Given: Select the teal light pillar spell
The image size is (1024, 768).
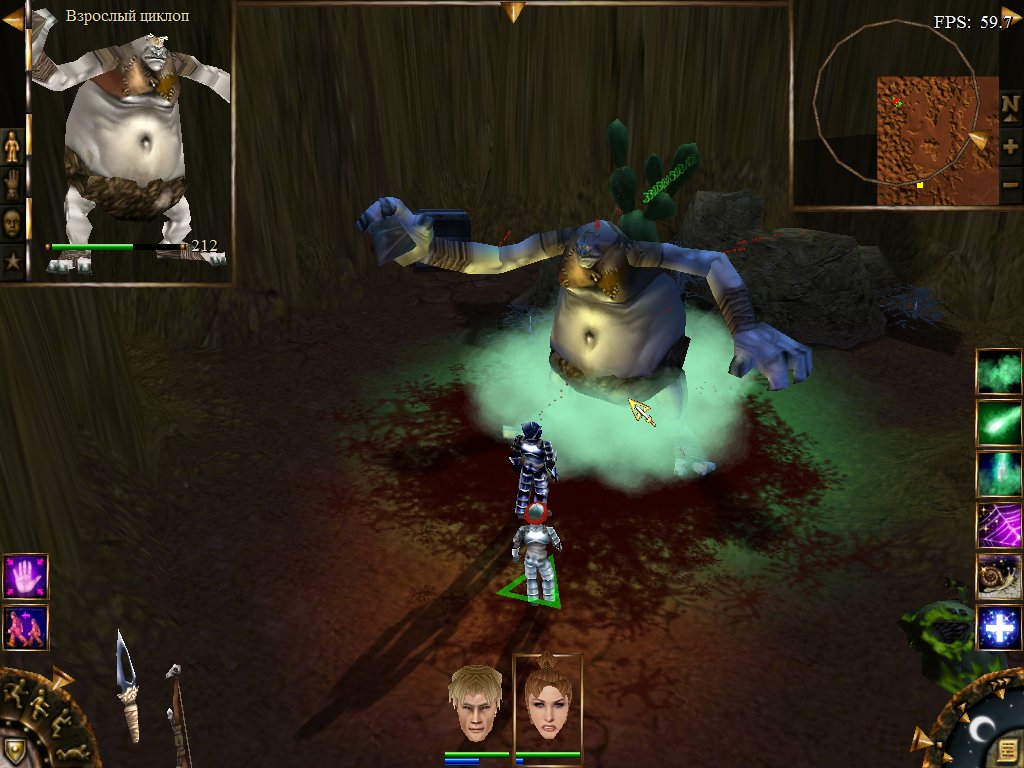Looking at the screenshot, I should 999,474.
